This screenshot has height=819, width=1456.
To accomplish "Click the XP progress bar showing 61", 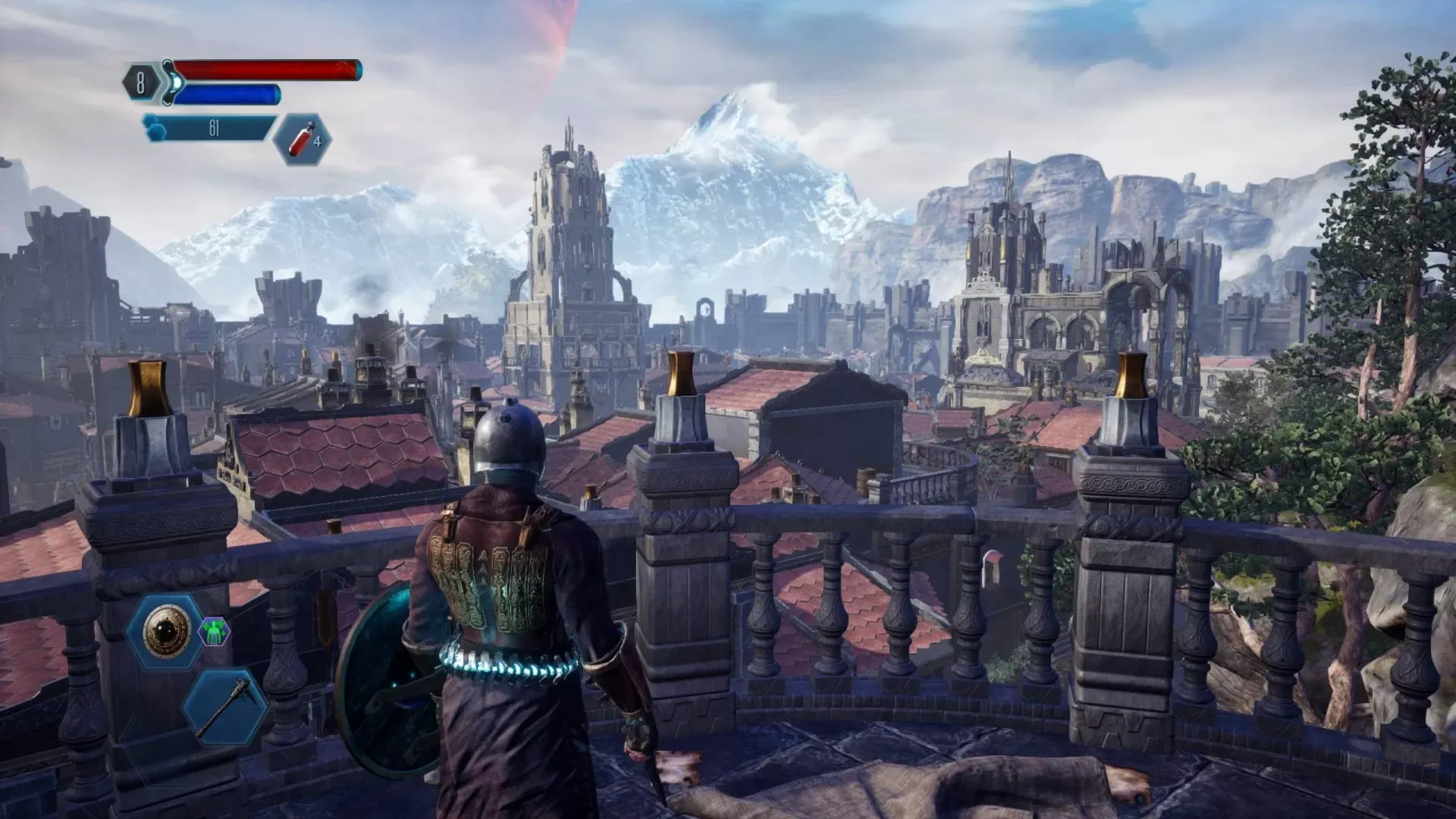I will (x=212, y=127).
